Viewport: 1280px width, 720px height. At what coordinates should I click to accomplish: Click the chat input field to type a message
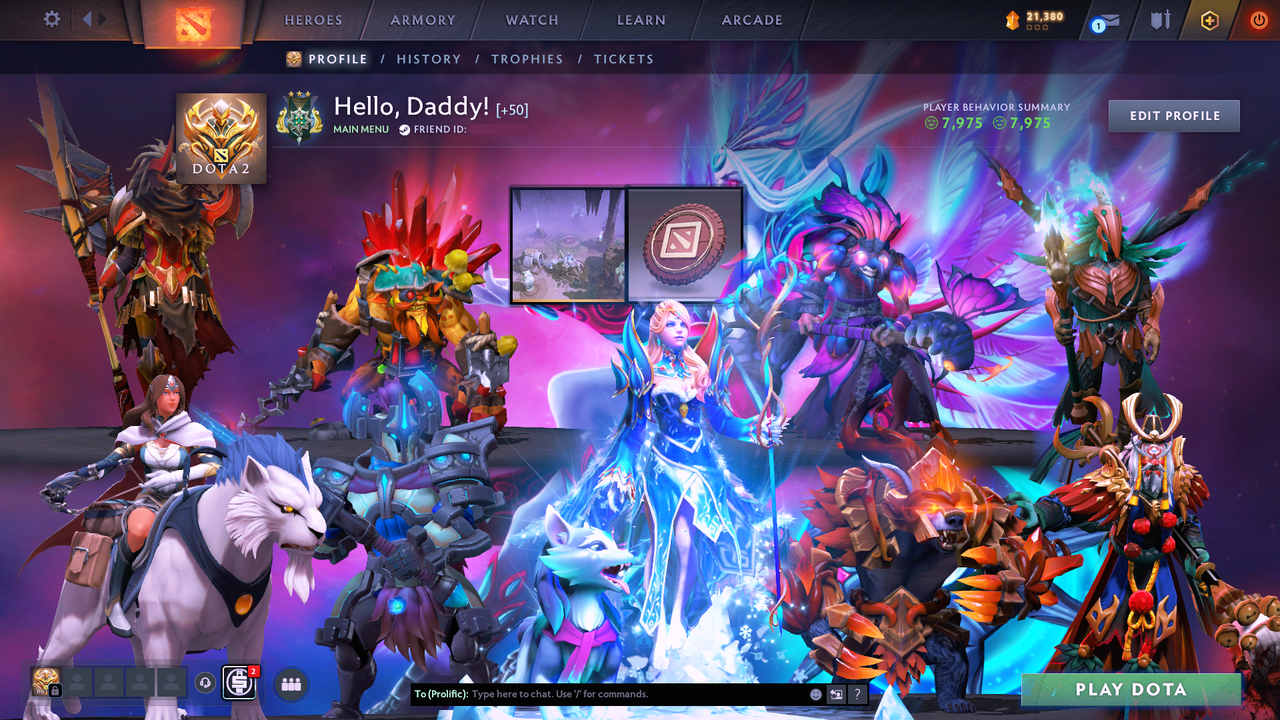coord(600,693)
